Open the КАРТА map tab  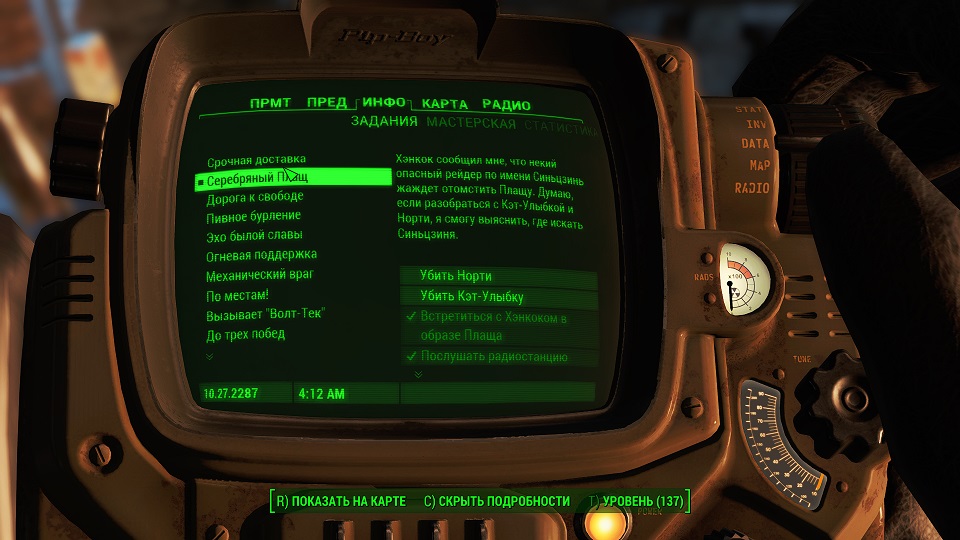coord(445,104)
